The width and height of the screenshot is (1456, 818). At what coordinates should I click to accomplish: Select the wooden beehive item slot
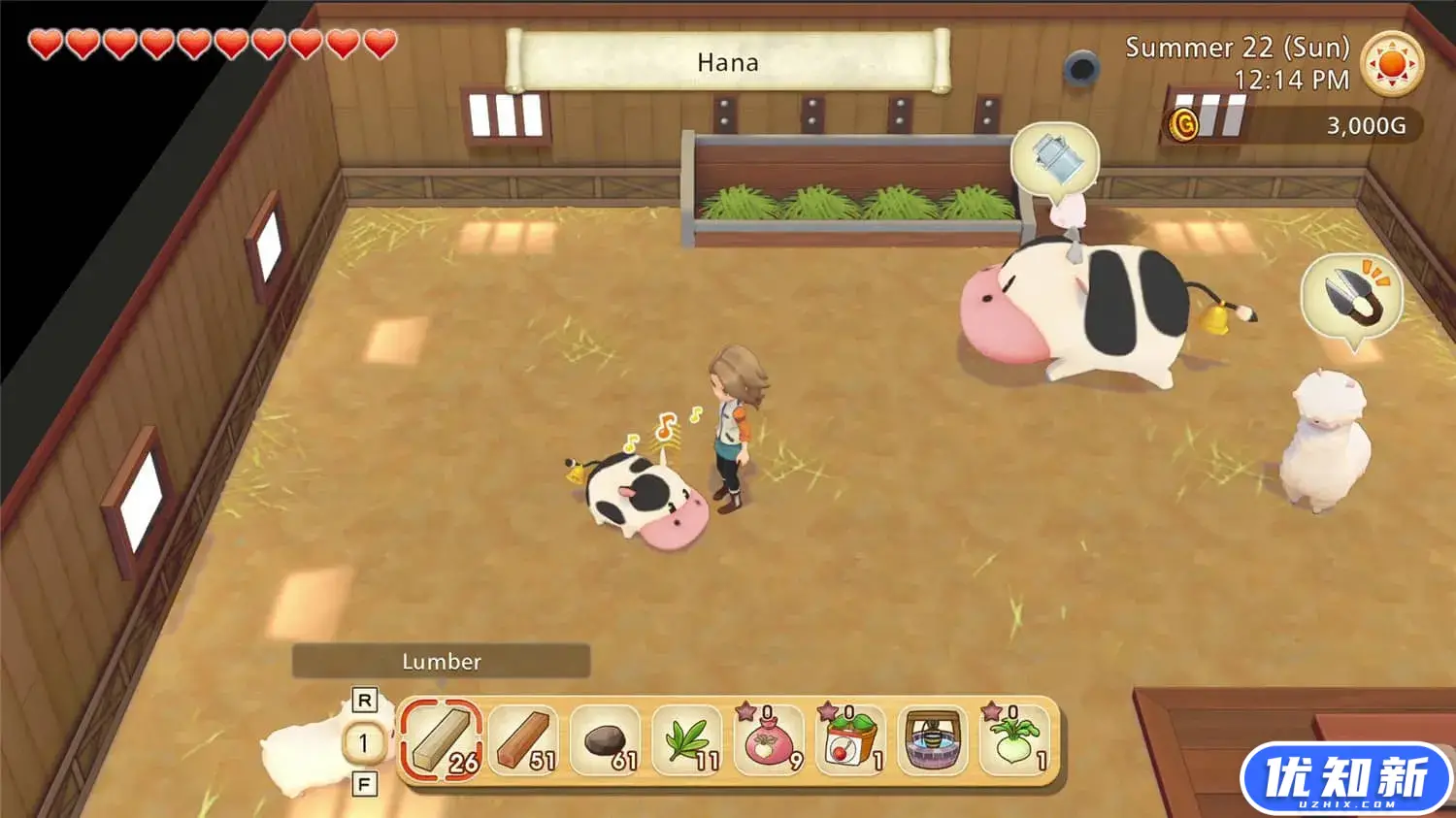(933, 741)
